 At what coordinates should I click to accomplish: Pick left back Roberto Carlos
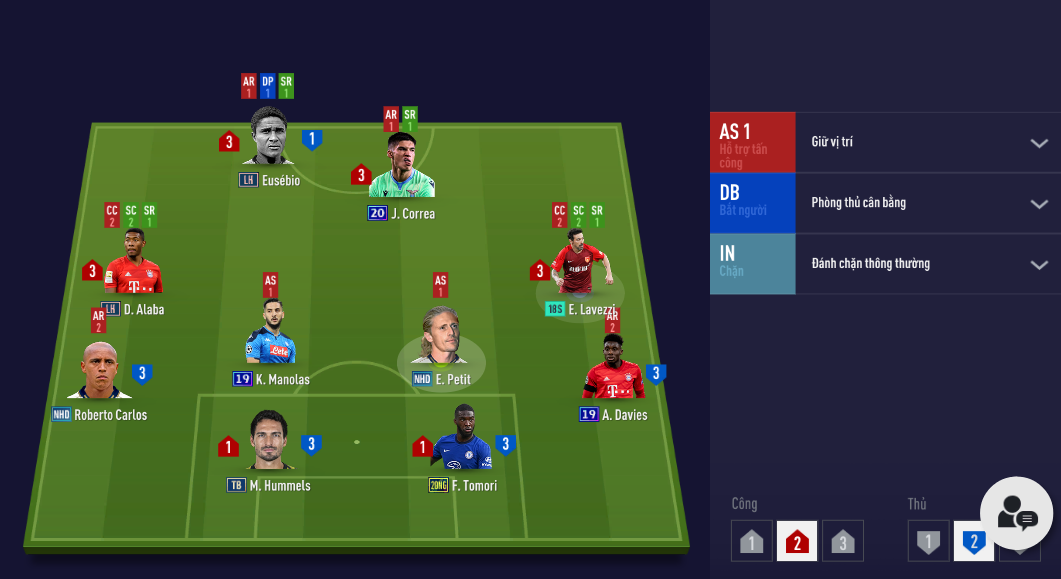click(100, 371)
